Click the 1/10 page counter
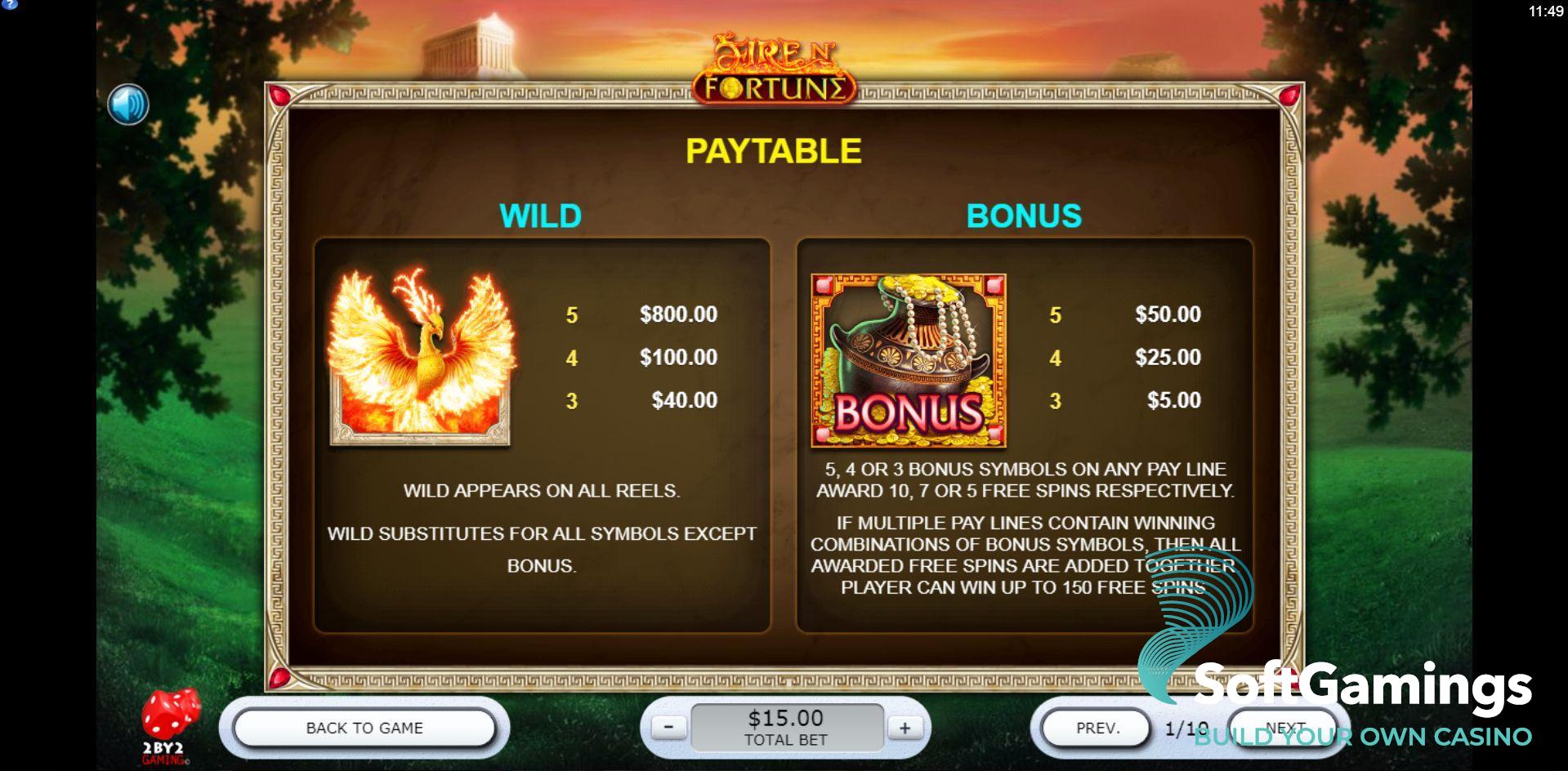The width and height of the screenshot is (1568, 771). click(1187, 727)
